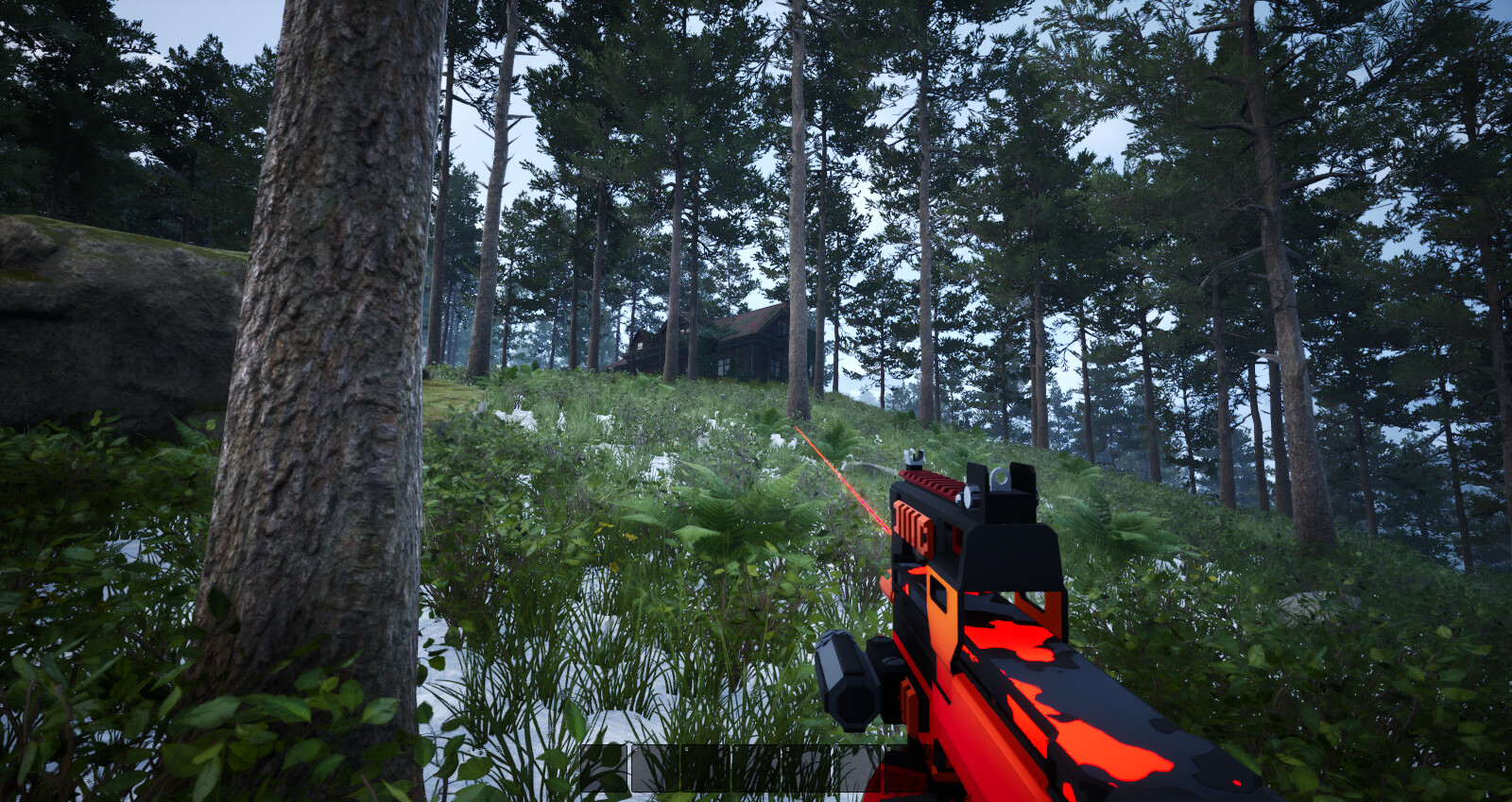
Task: Select the hotbar slot numbered 9
Action: pos(857,768)
